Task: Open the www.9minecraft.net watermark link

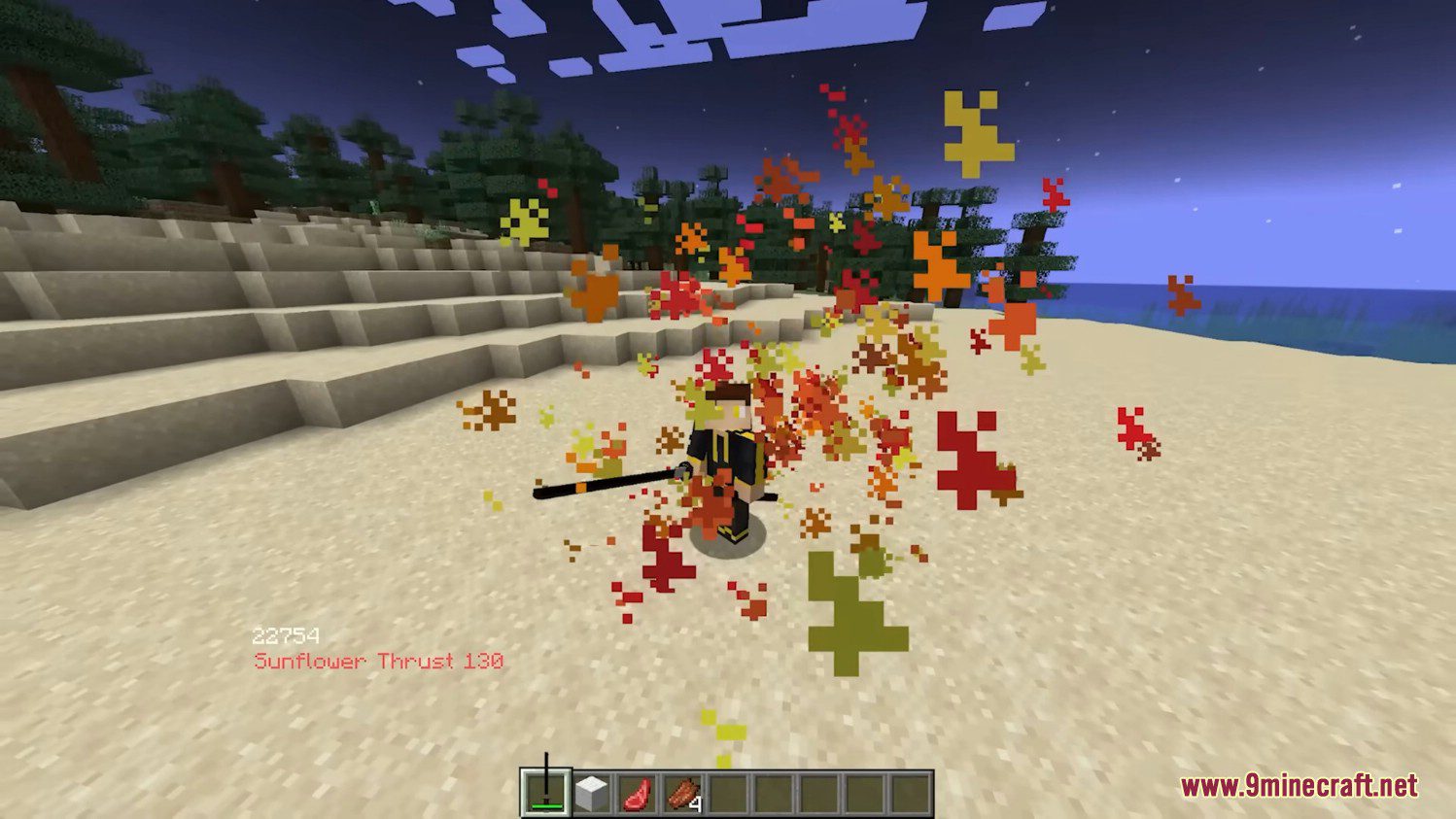Action: (x=1299, y=785)
